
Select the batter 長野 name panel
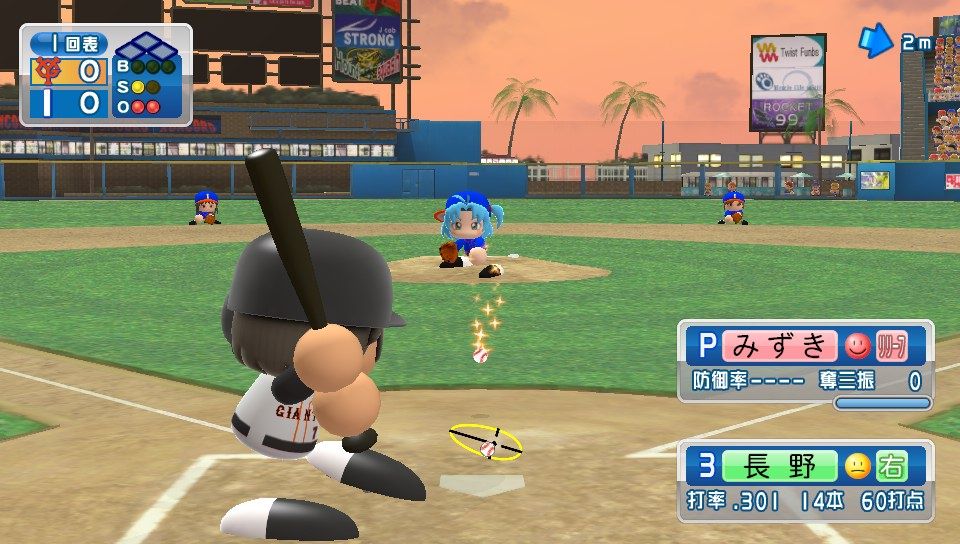778,467
